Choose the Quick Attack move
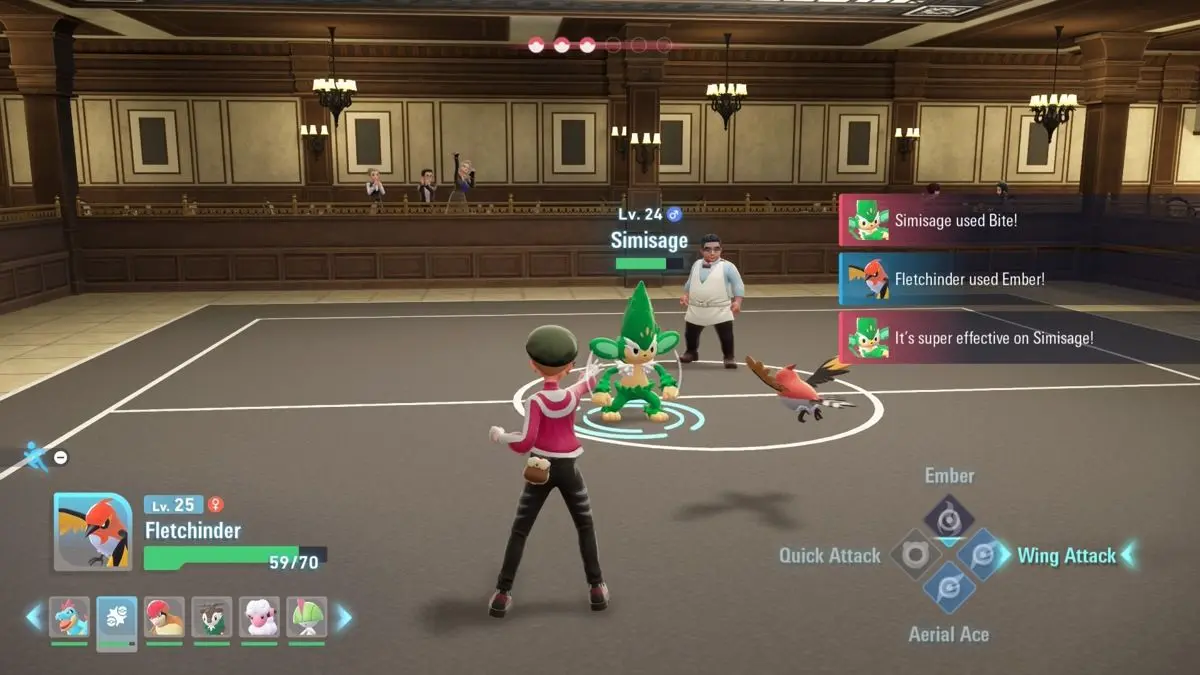Image resolution: width=1200 pixels, height=675 pixels. click(913, 555)
